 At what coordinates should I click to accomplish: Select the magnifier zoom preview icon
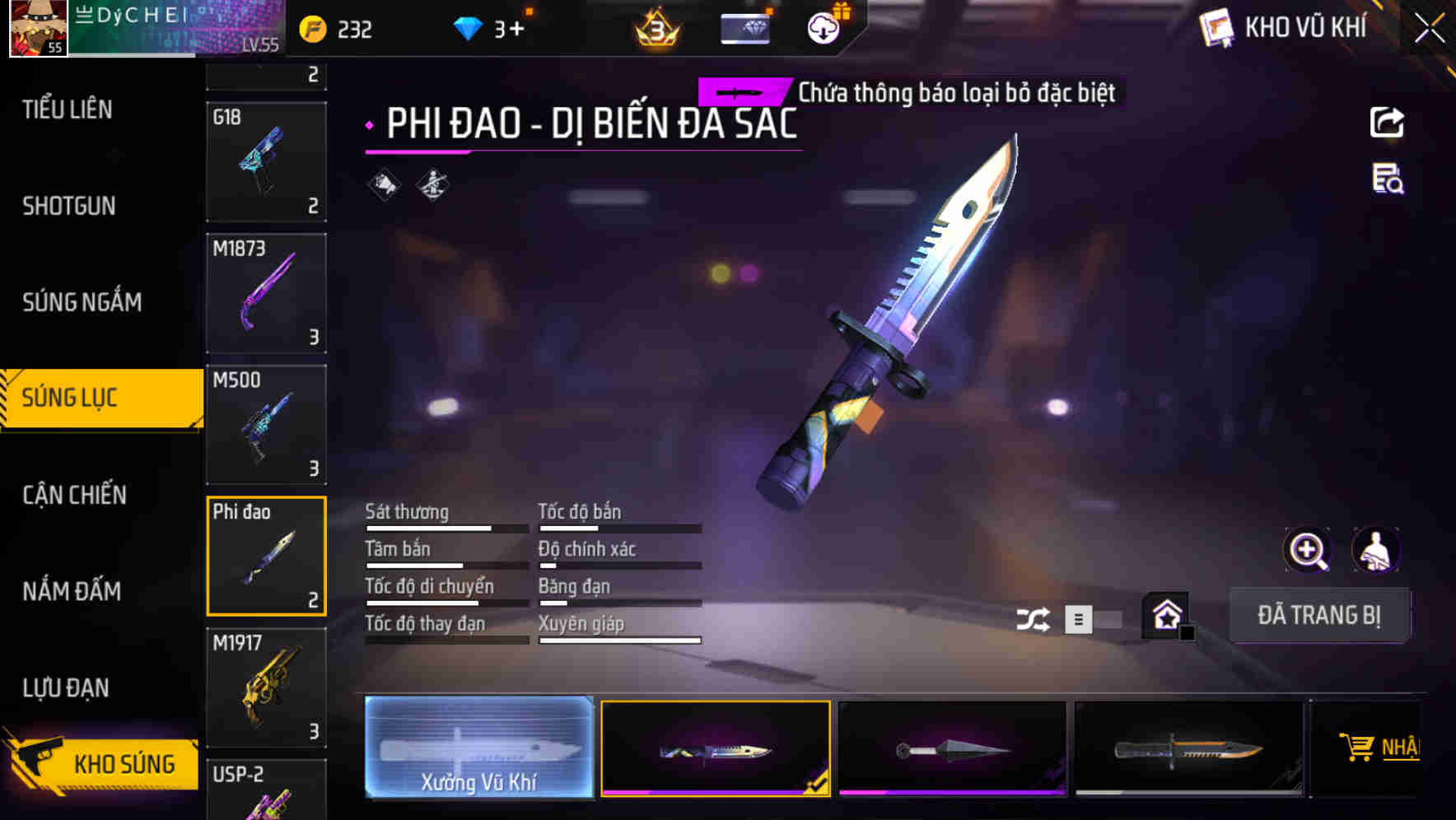click(x=1306, y=550)
